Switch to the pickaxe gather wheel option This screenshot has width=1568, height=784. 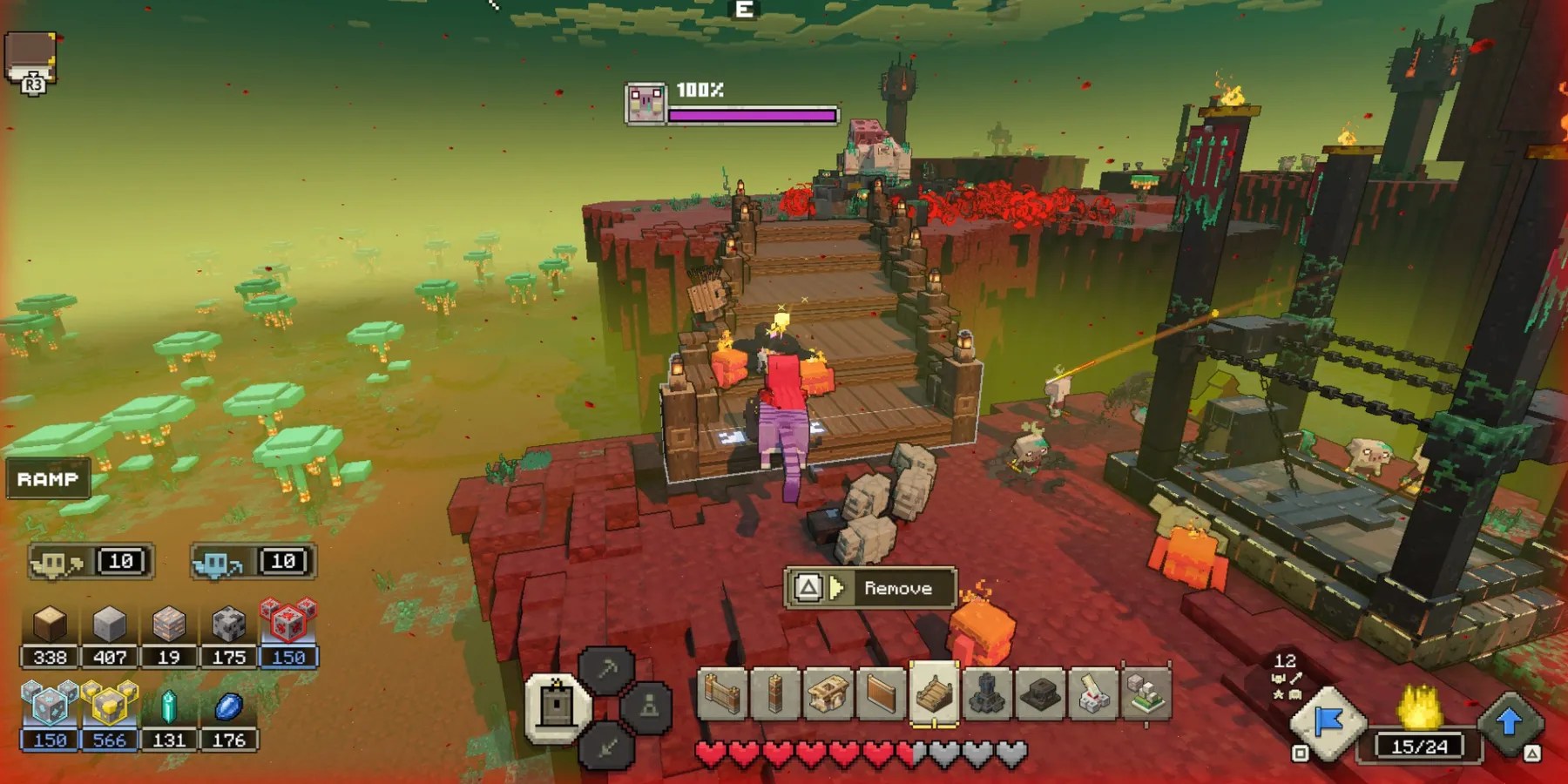click(607, 669)
